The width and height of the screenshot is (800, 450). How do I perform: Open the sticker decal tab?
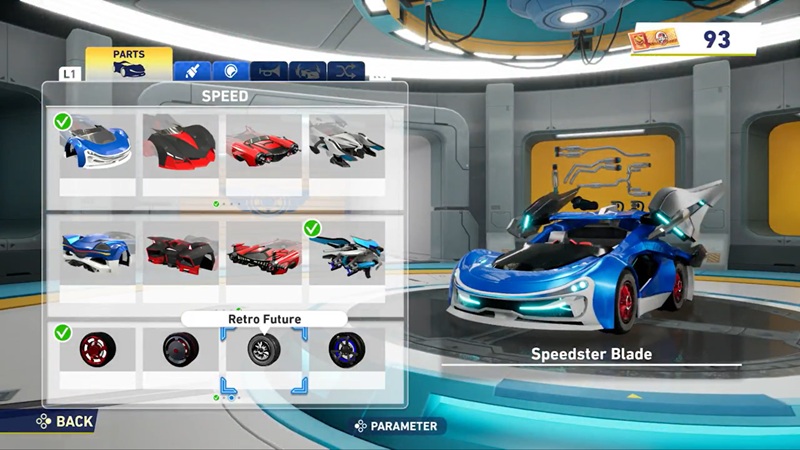(231, 71)
